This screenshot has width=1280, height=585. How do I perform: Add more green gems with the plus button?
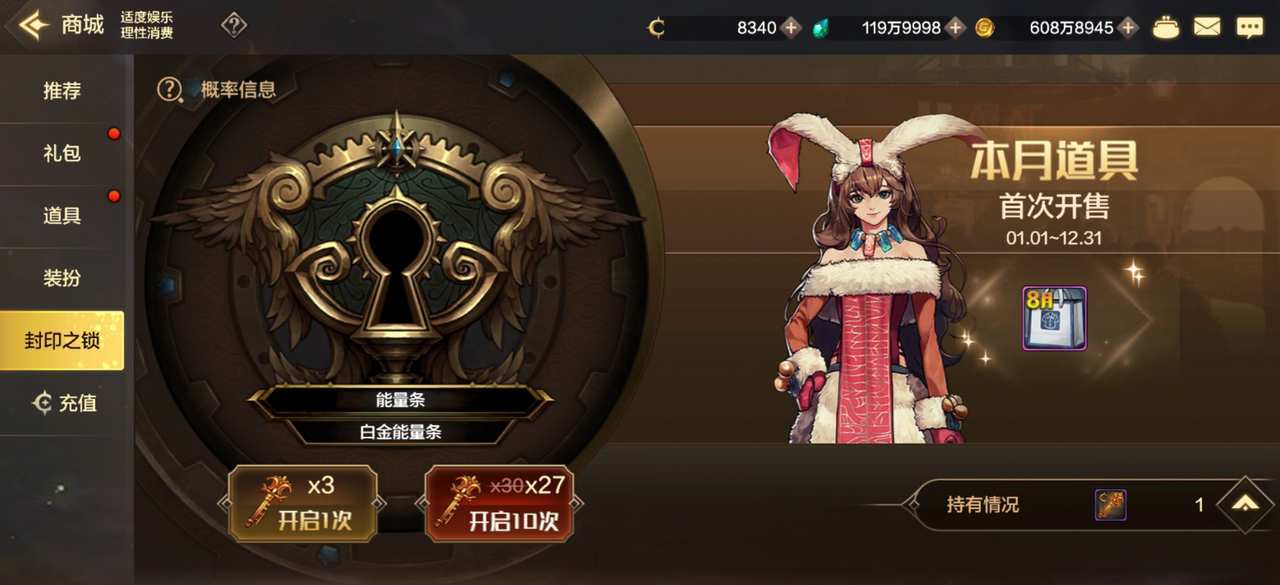tap(955, 28)
